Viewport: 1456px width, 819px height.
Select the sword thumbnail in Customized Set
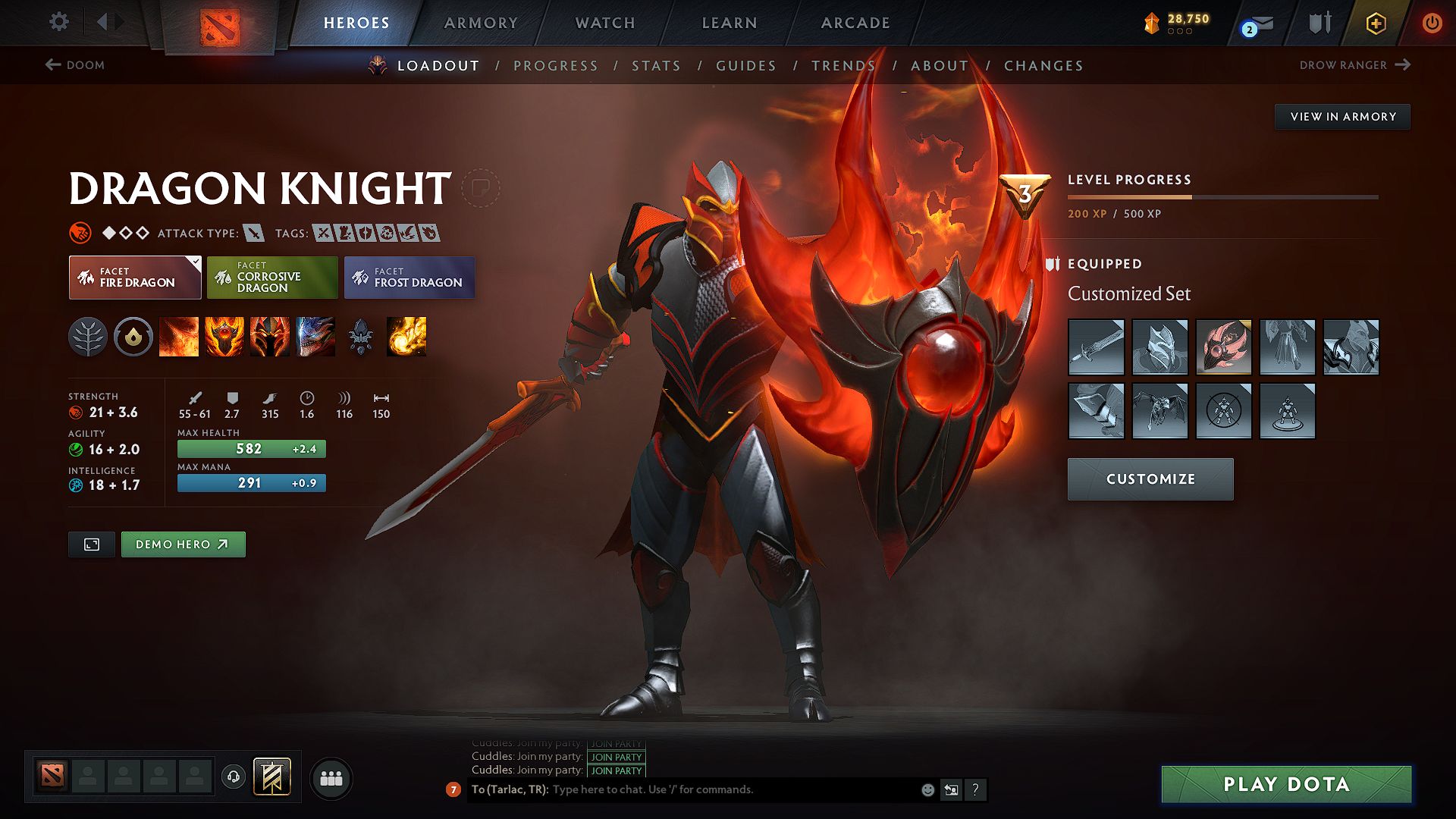tap(1096, 347)
